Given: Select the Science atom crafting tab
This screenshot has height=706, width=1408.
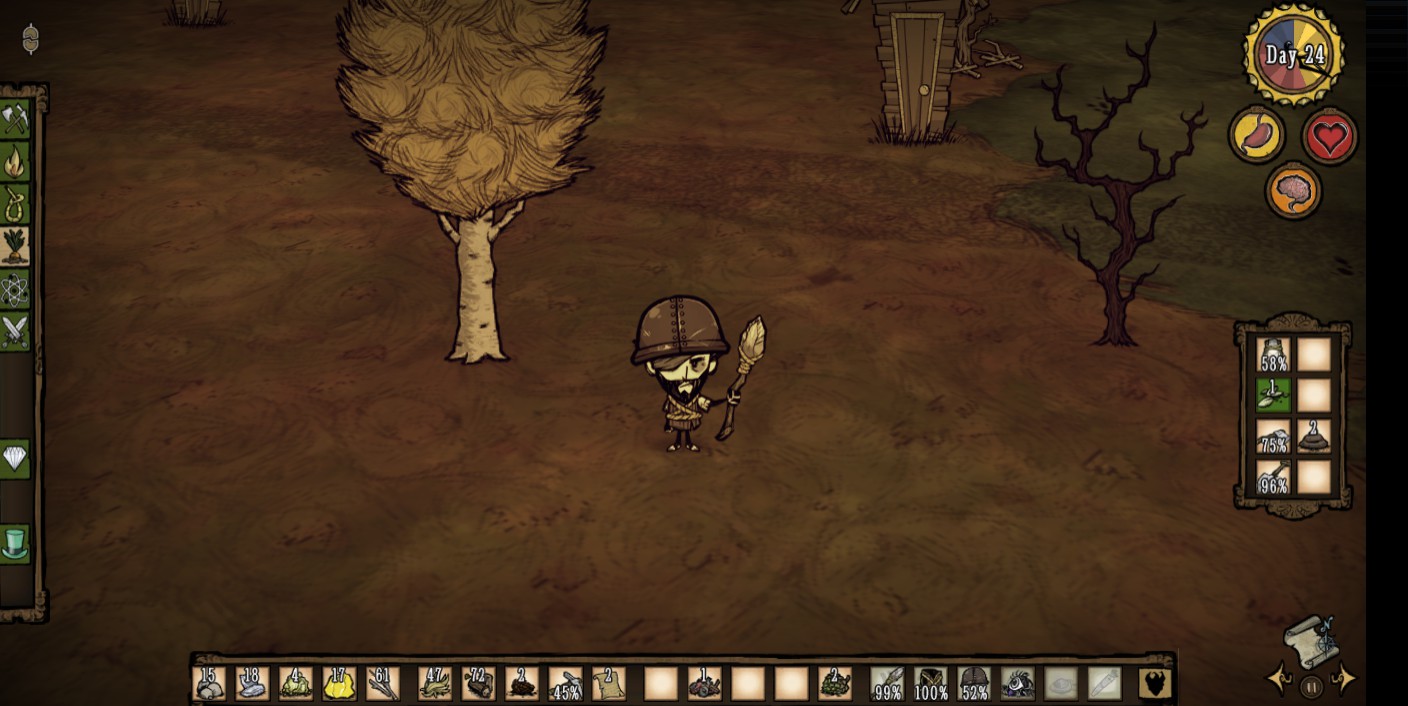Looking at the screenshot, I should 15,289.
